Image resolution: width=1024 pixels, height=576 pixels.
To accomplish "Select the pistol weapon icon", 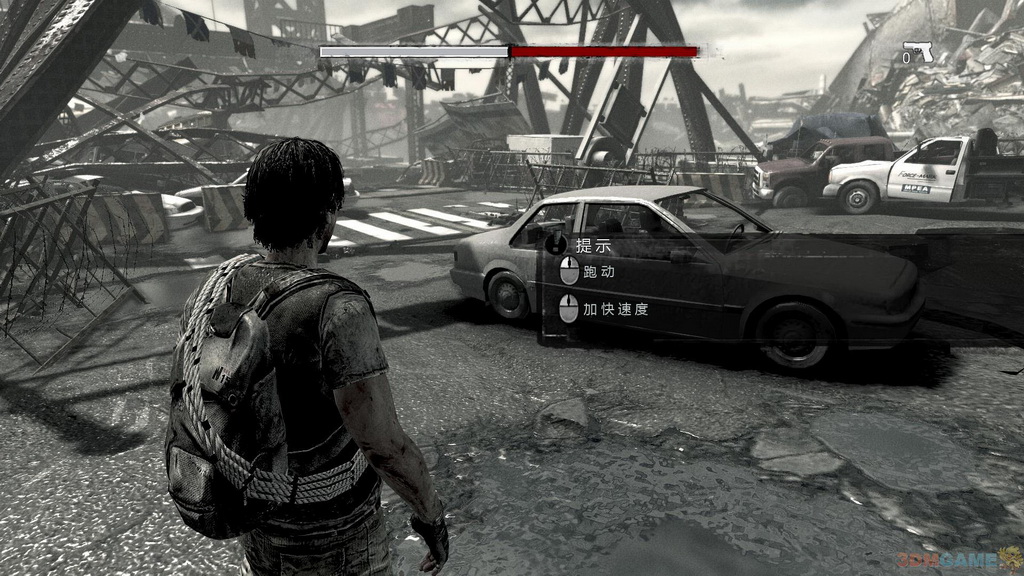I will pyautogui.click(x=919, y=52).
